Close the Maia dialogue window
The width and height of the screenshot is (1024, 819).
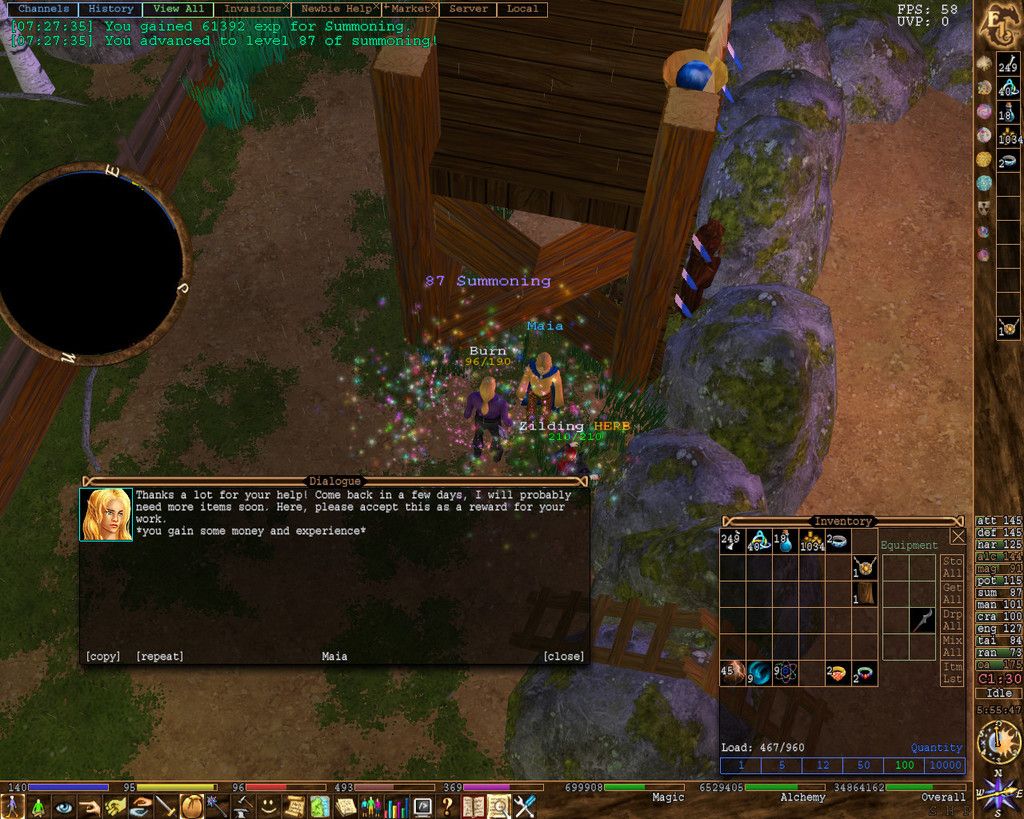[x=563, y=657]
